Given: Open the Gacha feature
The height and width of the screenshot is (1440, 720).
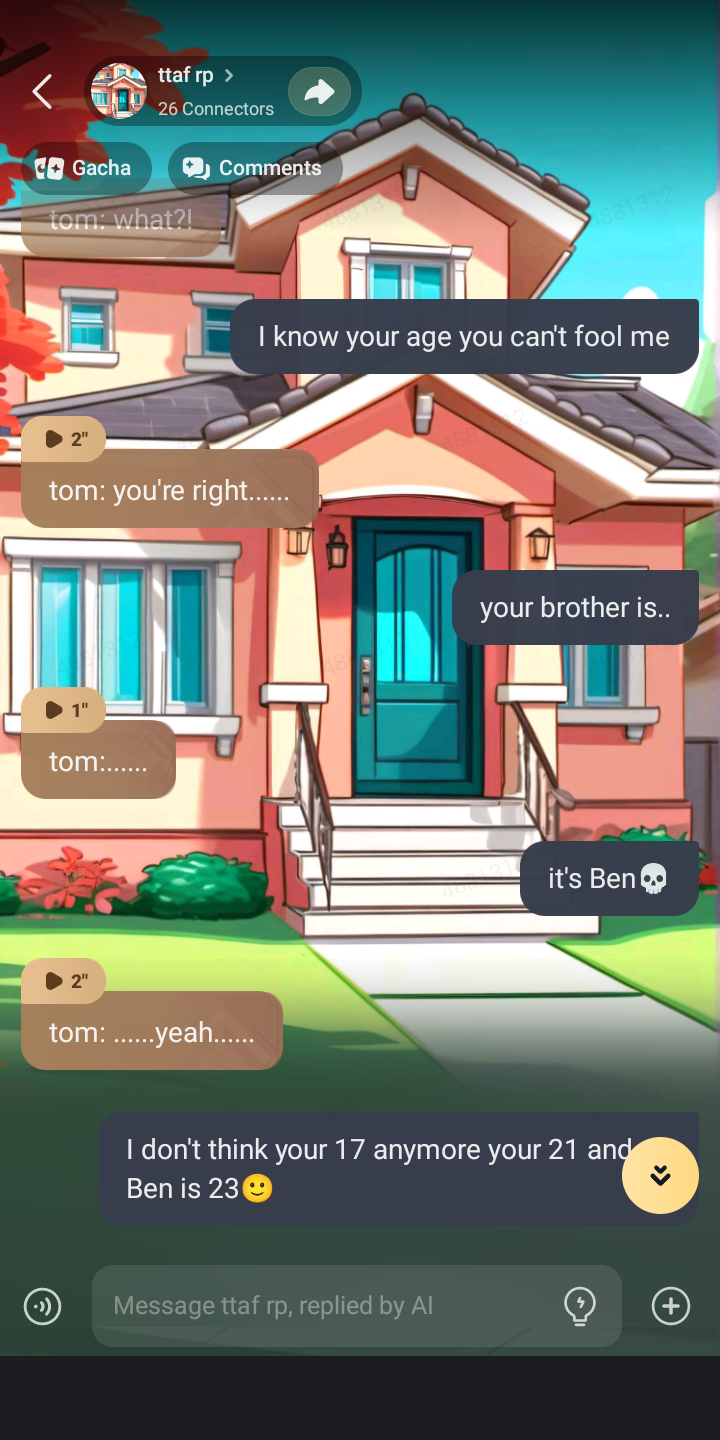Looking at the screenshot, I should tap(86, 168).
